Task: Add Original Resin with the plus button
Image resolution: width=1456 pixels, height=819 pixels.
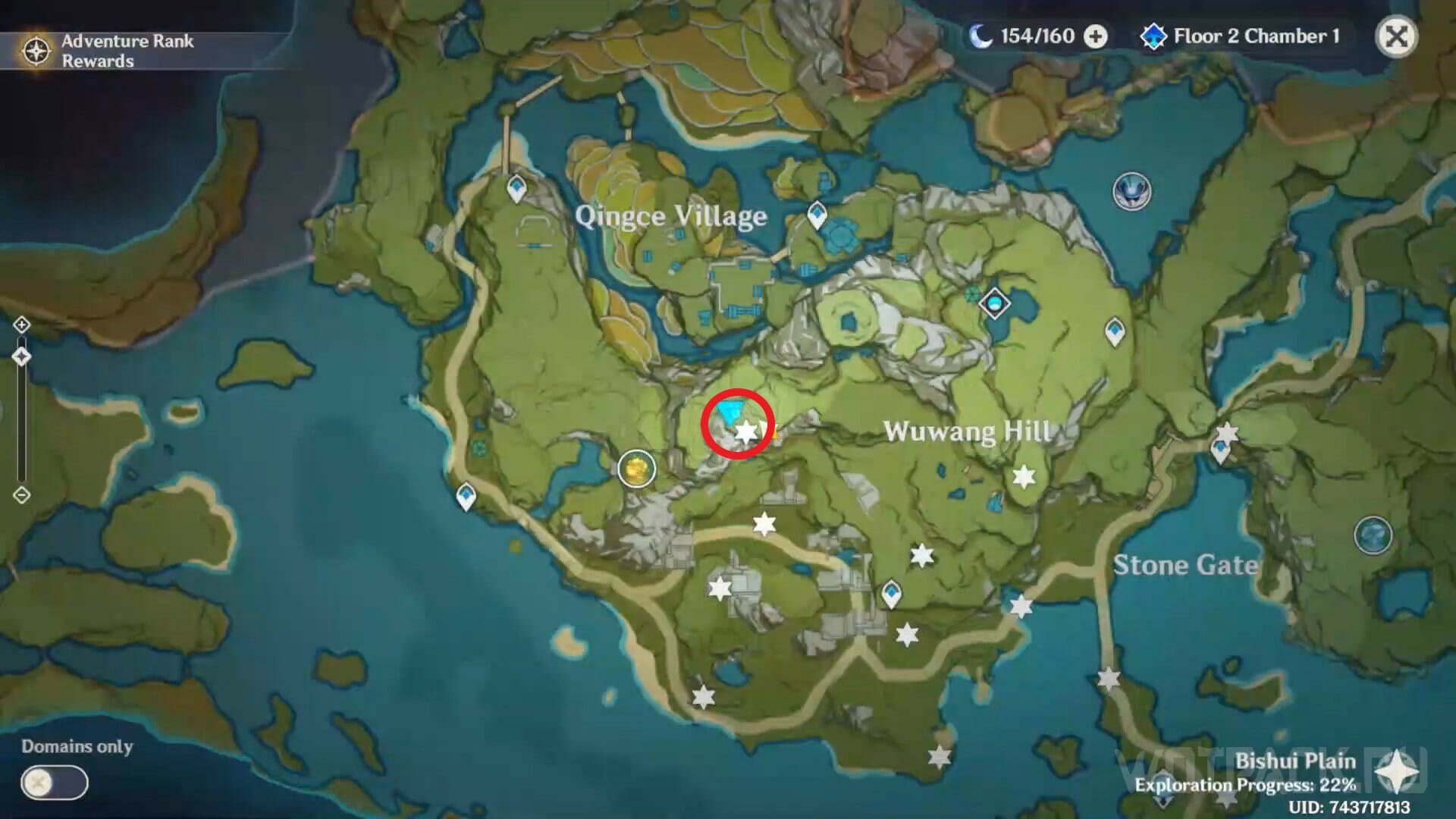Action: 1095,36
